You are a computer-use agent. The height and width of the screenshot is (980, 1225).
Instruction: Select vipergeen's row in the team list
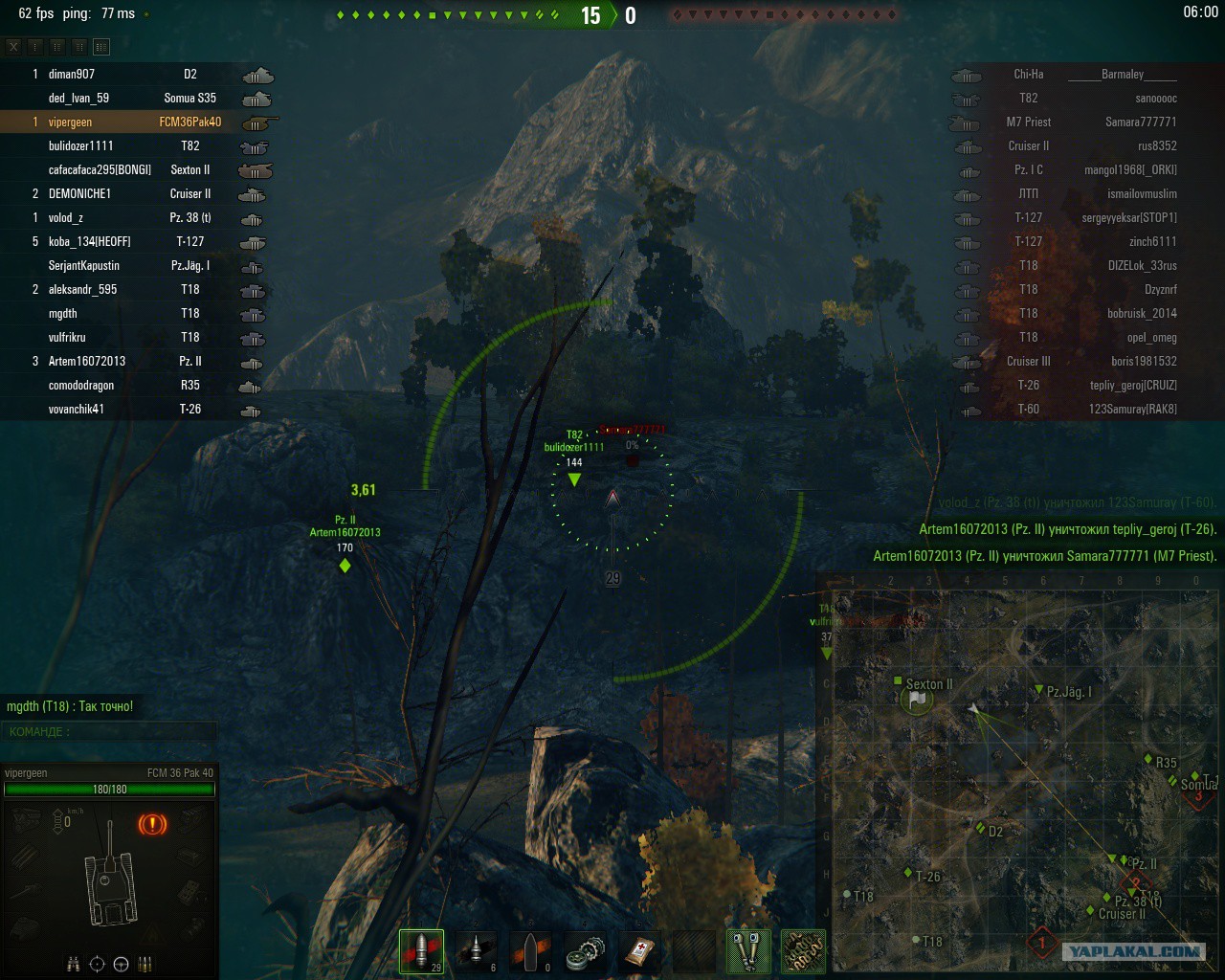coord(134,122)
